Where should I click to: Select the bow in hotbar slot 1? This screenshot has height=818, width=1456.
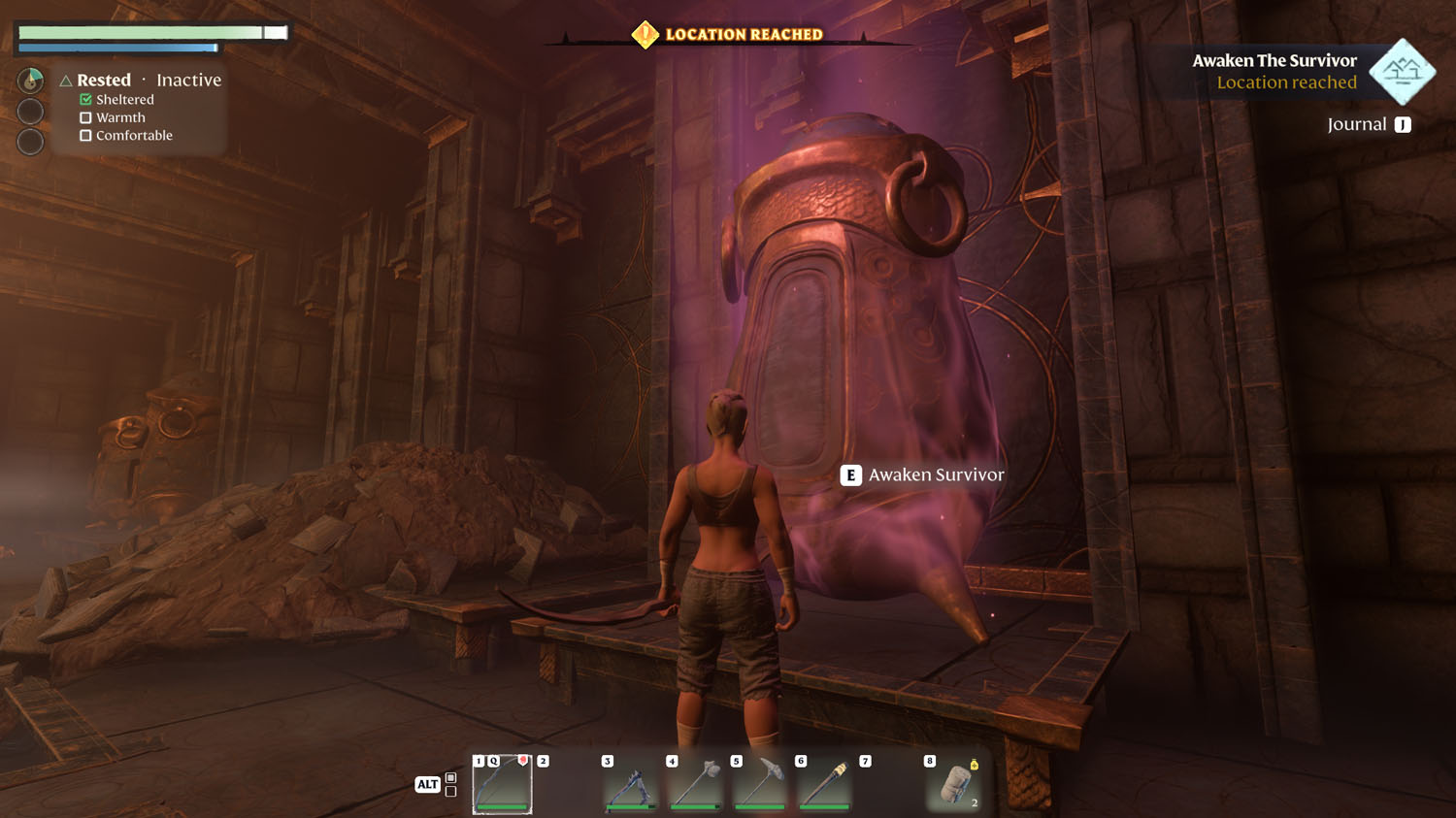tap(502, 784)
